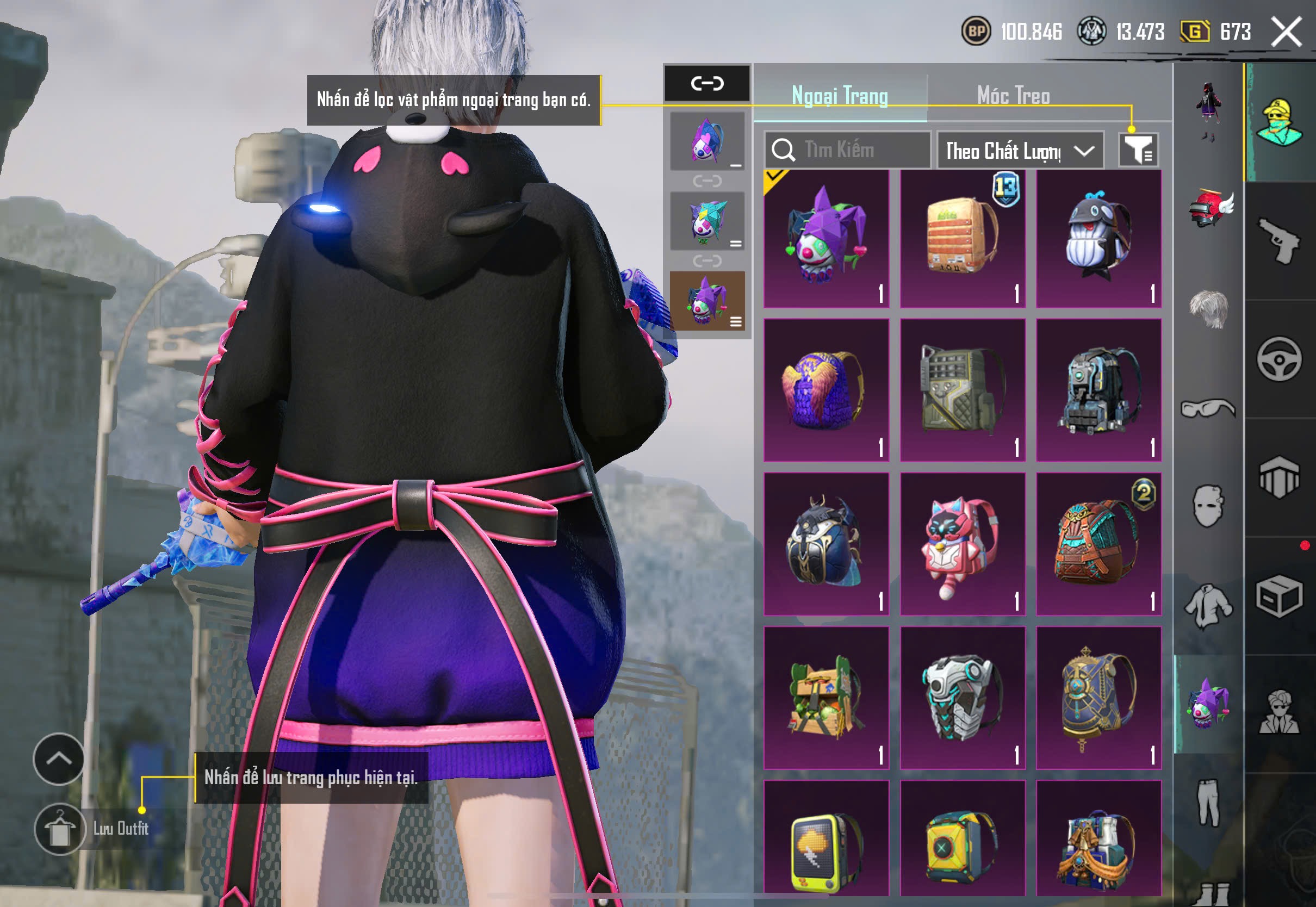Equip the pink cat backpack
The image size is (1316, 907).
pyautogui.click(x=963, y=544)
